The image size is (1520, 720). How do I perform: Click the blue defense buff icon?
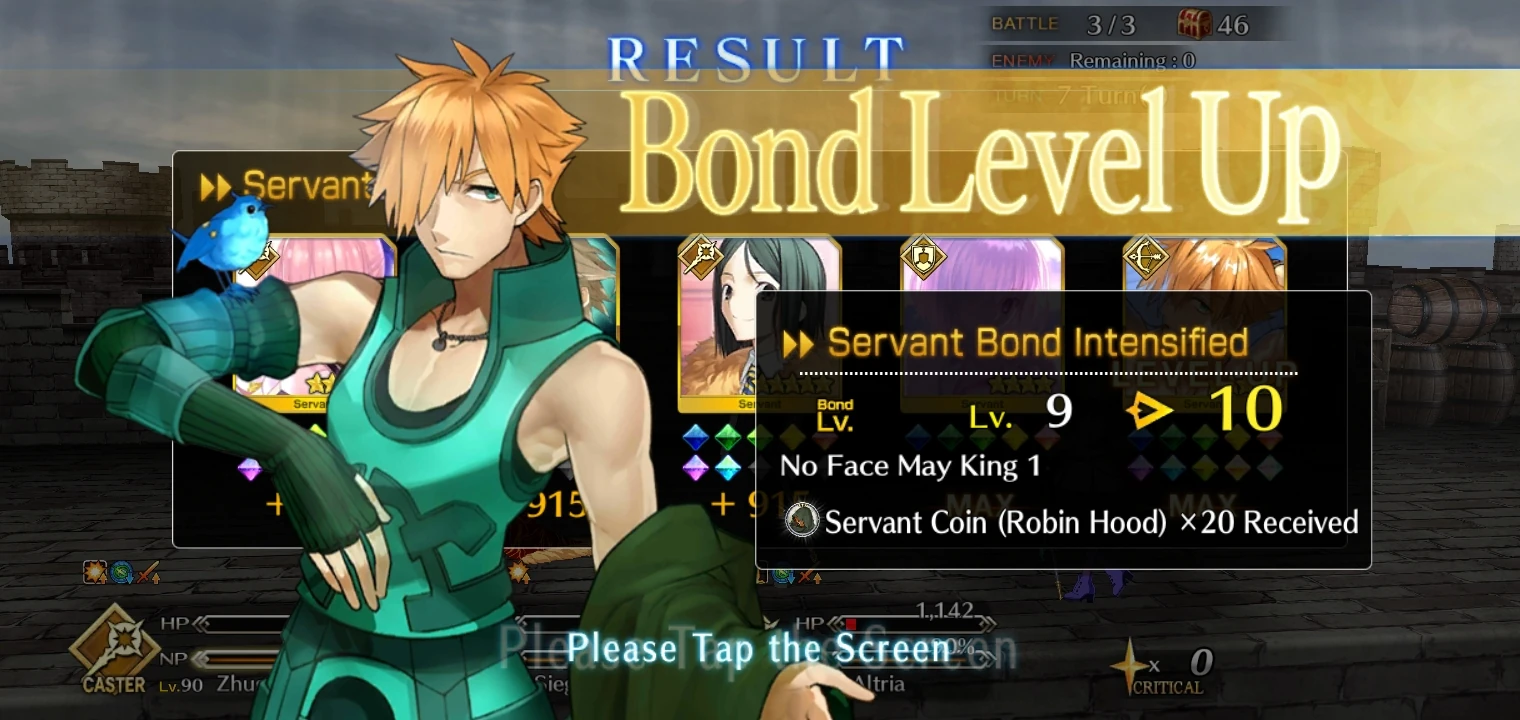tap(121, 572)
